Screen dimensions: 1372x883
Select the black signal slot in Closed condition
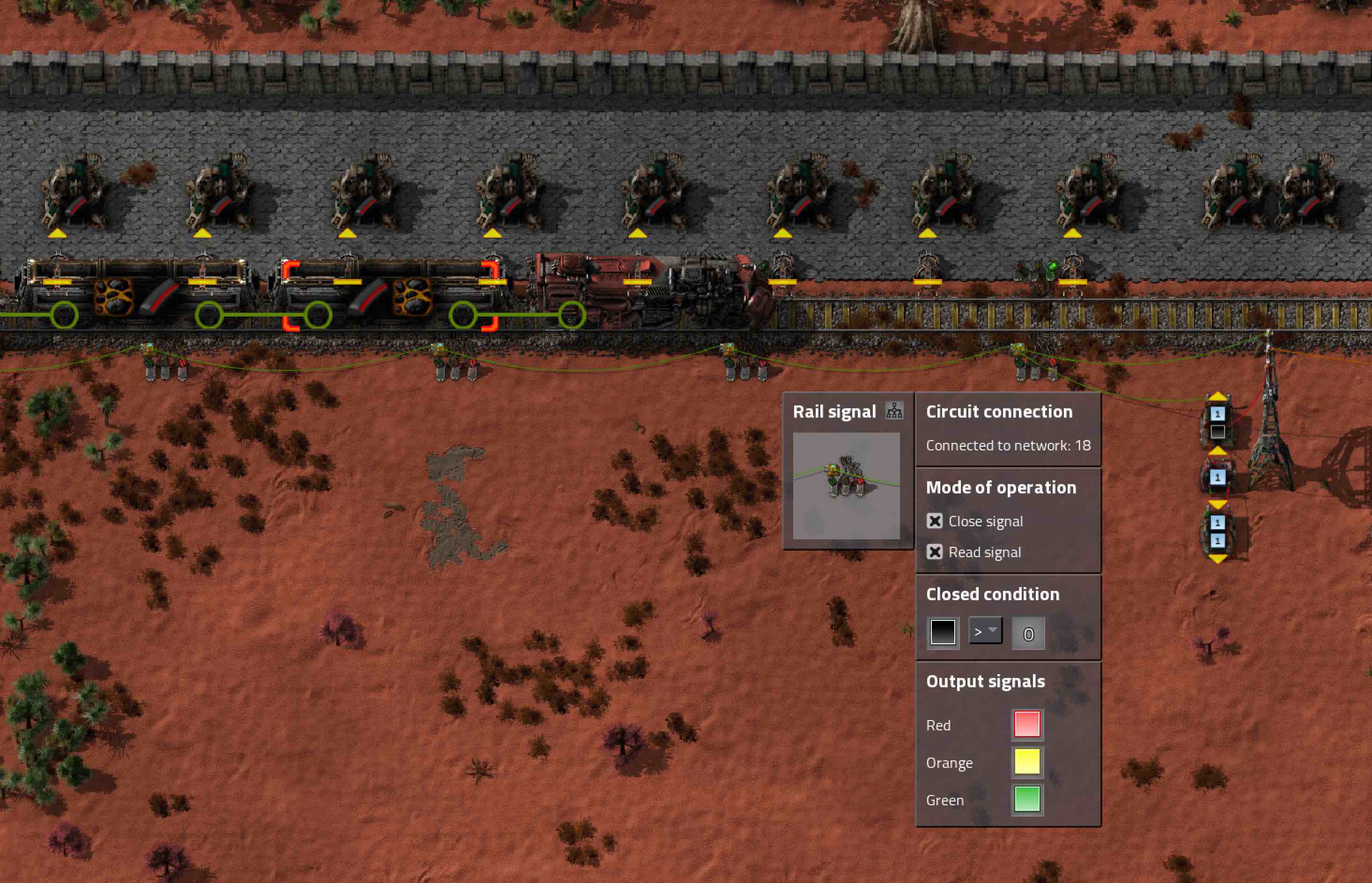[943, 633]
